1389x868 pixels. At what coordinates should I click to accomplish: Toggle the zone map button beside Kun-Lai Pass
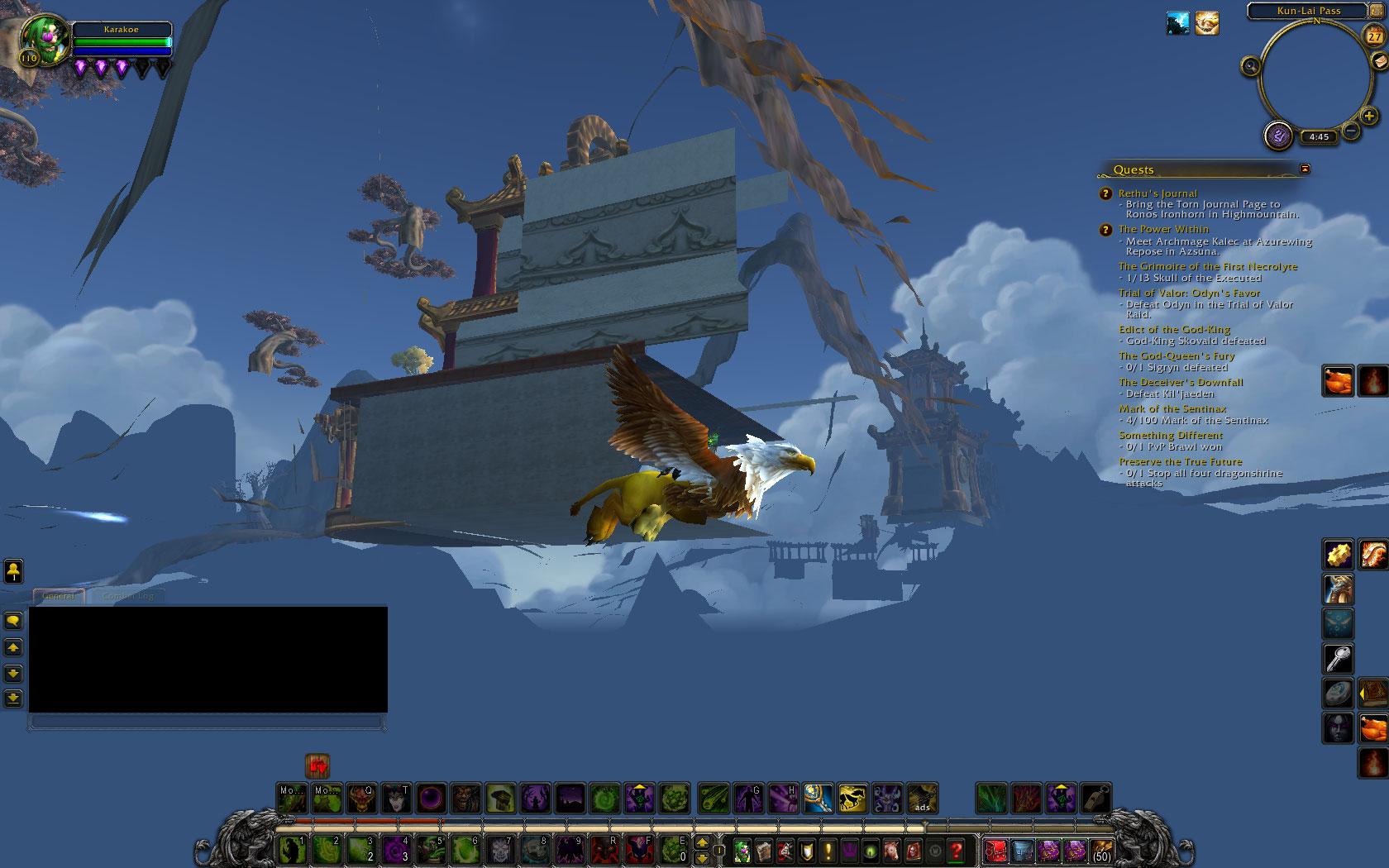[x=1376, y=10]
